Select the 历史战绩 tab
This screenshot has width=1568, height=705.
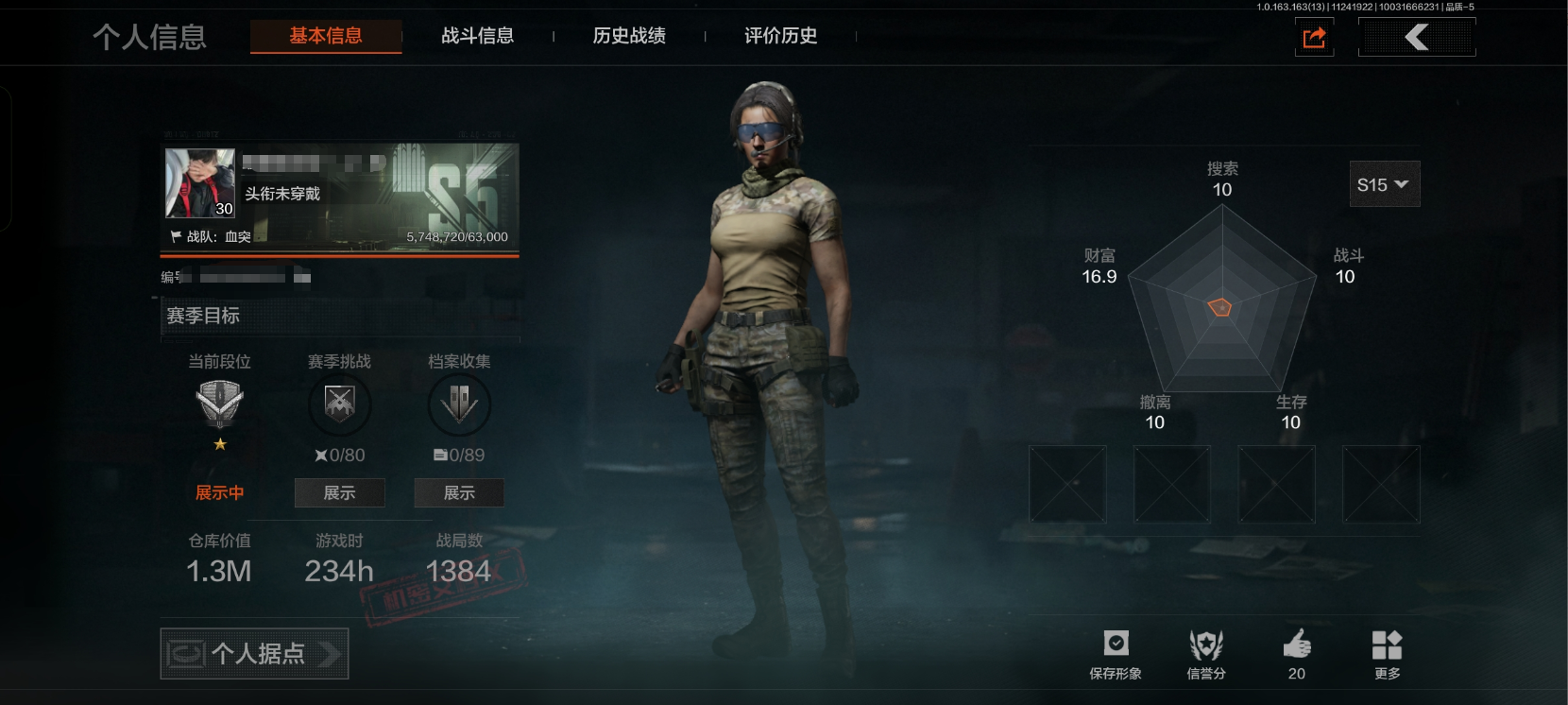pyautogui.click(x=629, y=36)
